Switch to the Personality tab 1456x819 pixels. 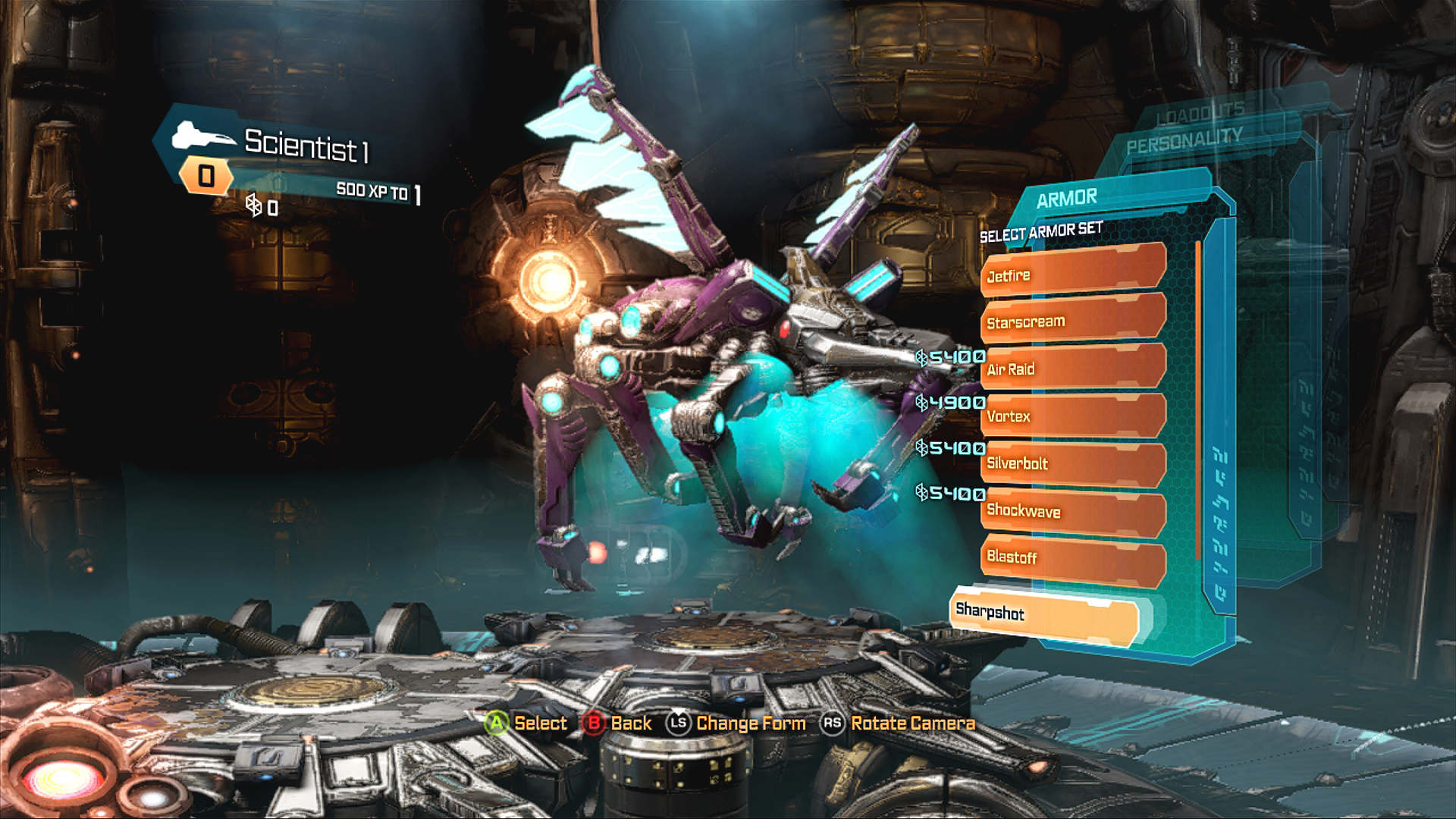click(1184, 140)
